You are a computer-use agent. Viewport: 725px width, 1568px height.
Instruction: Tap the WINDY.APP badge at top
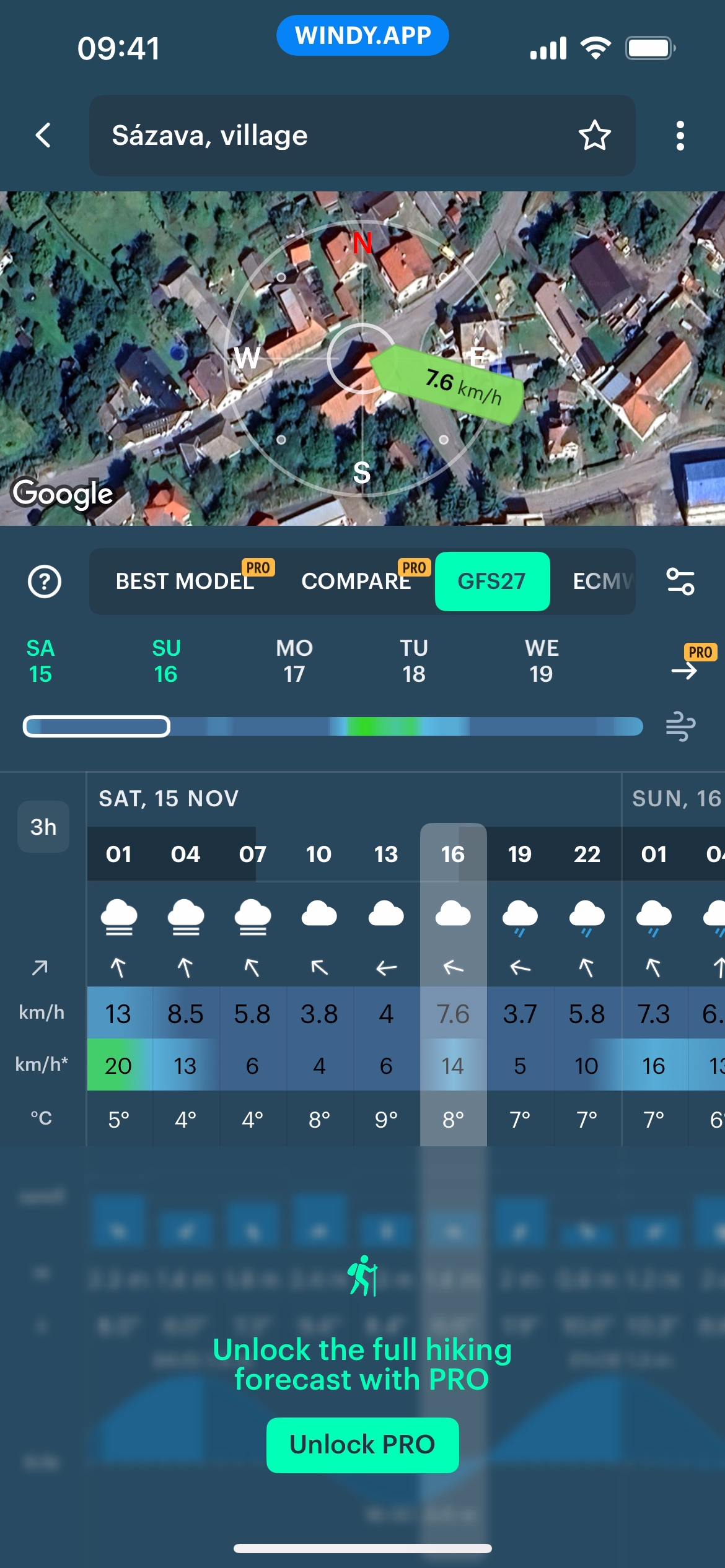click(x=362, y=35)
